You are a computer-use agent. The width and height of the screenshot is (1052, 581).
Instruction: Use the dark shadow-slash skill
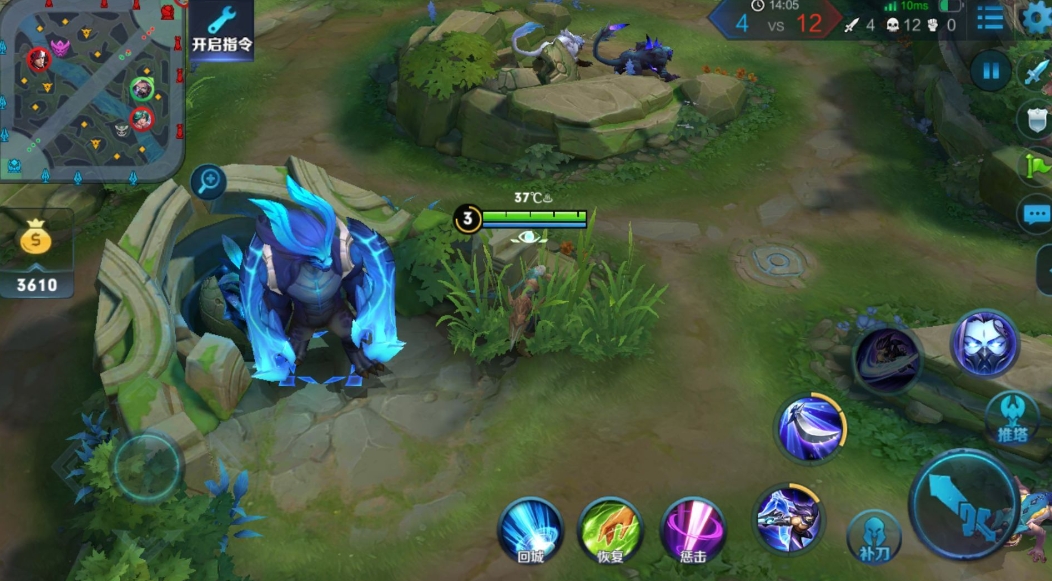click(x=887, y=361)
